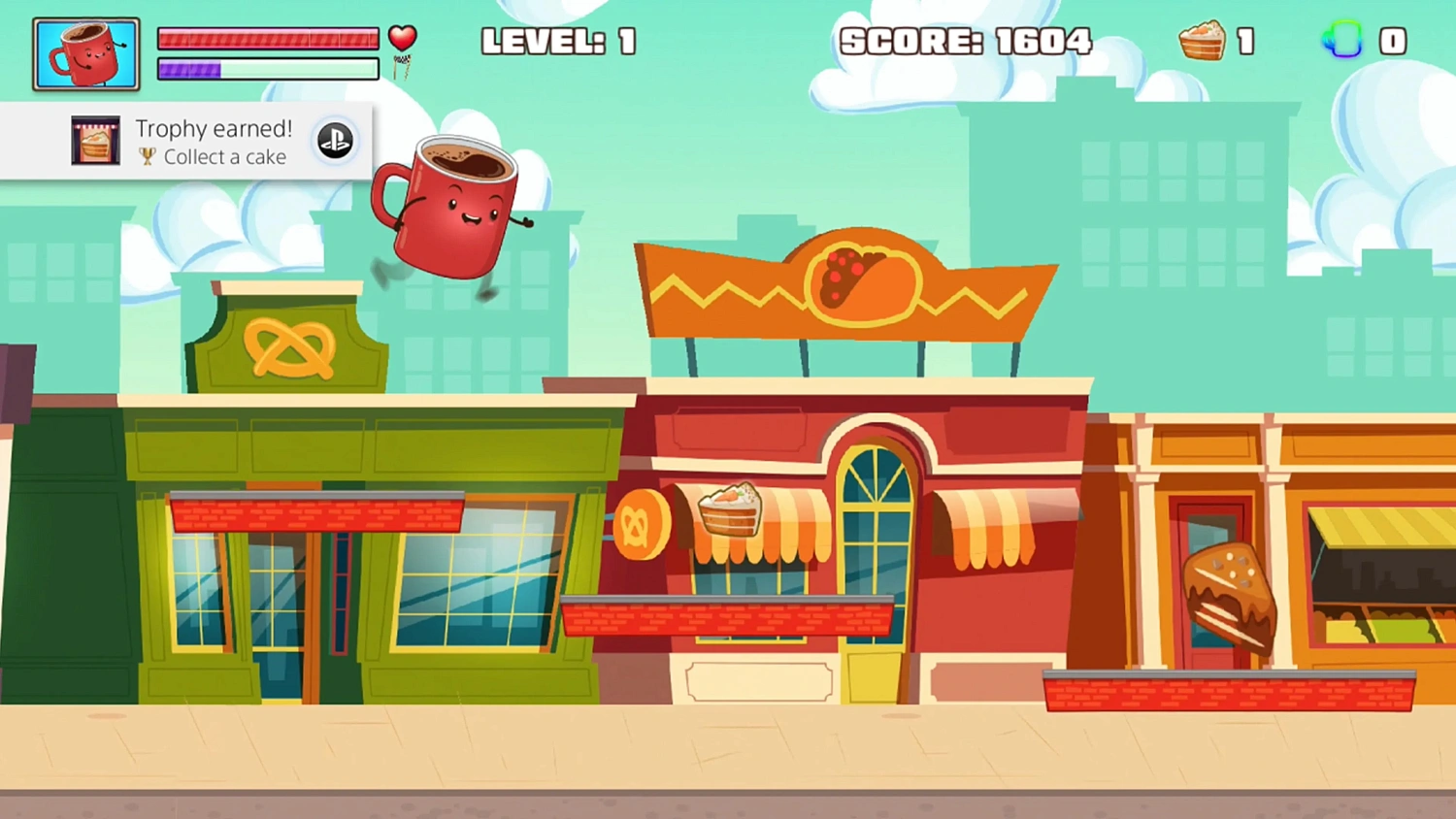Screen dimensions: 1456x819
Task: Click the red health bar
Action: (x=267, y=39)
